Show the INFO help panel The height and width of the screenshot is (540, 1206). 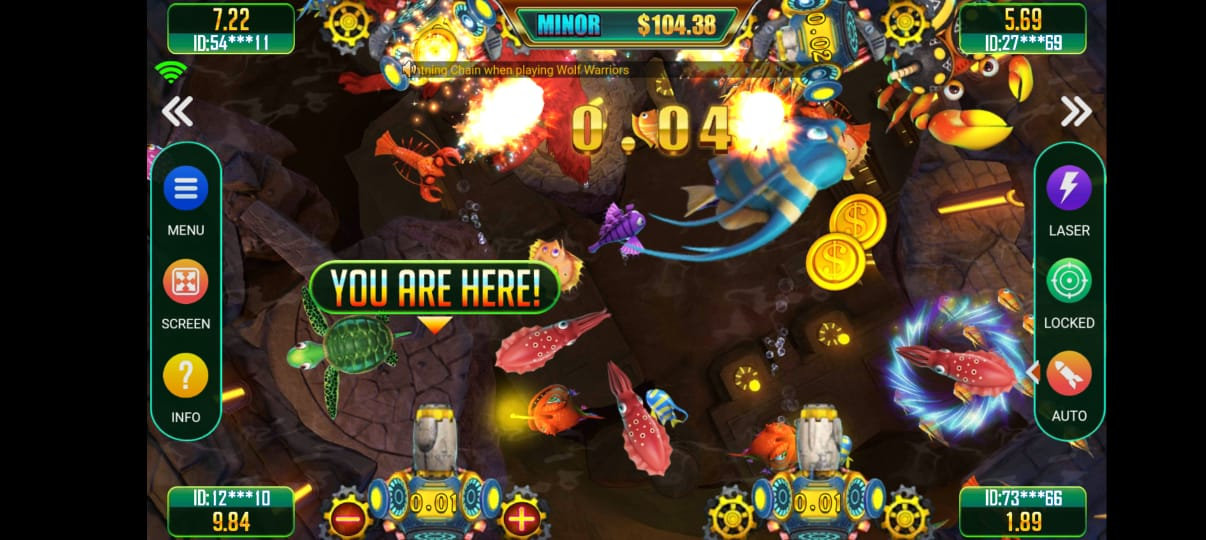click(x=186, y=376)
